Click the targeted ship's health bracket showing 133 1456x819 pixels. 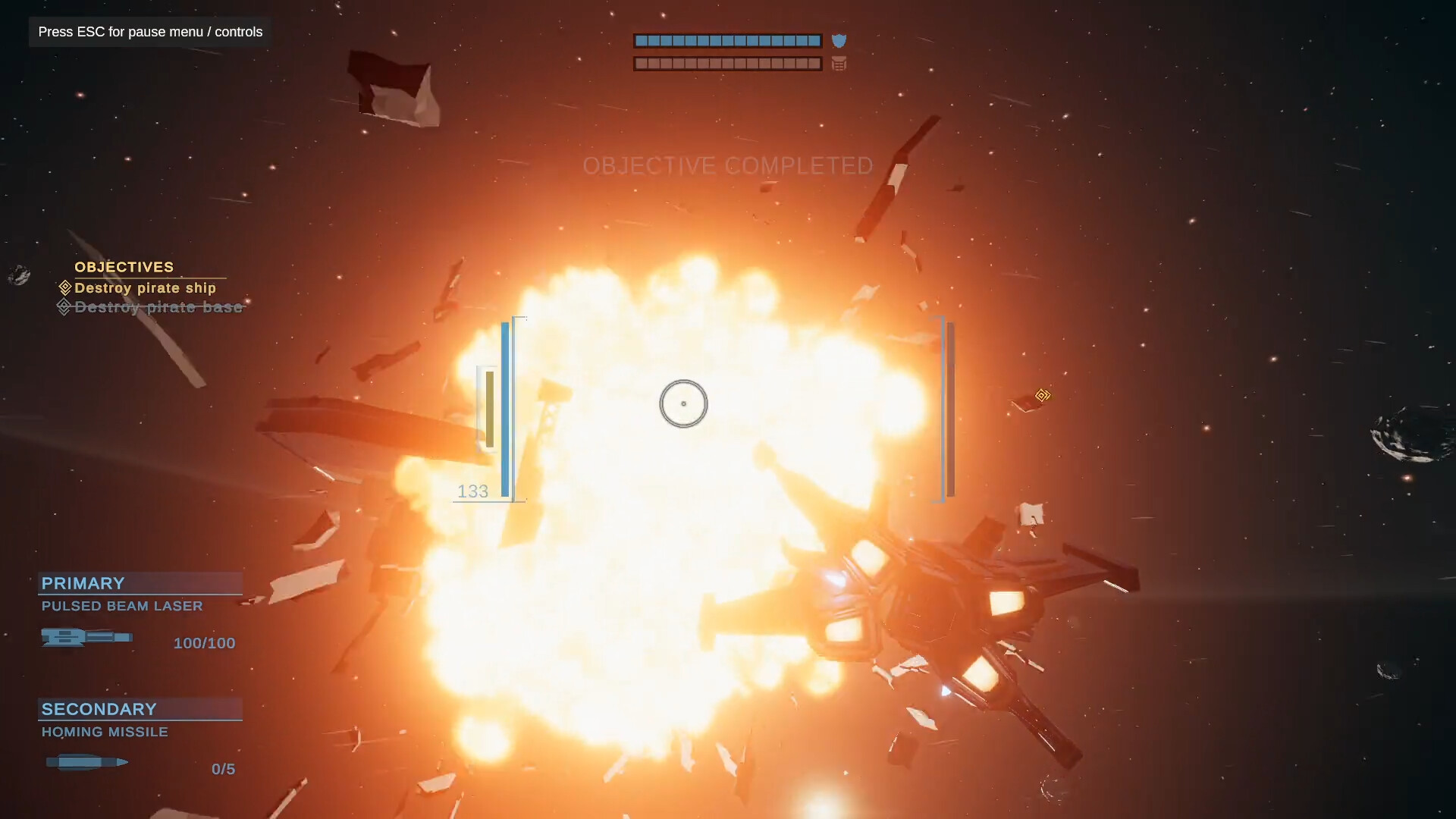472,491
